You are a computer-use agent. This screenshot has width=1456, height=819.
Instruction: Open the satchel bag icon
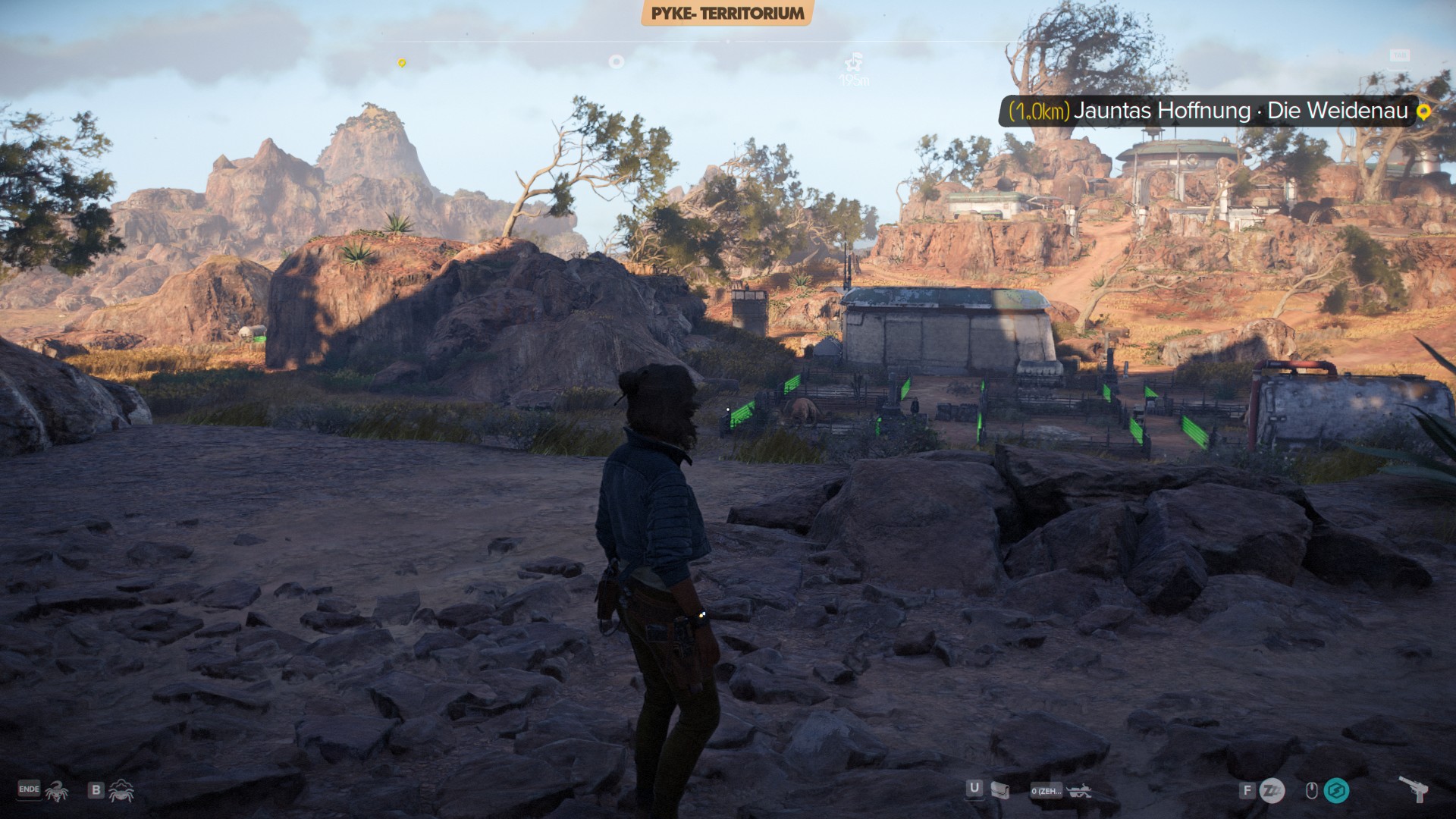tap(1000, 791)
